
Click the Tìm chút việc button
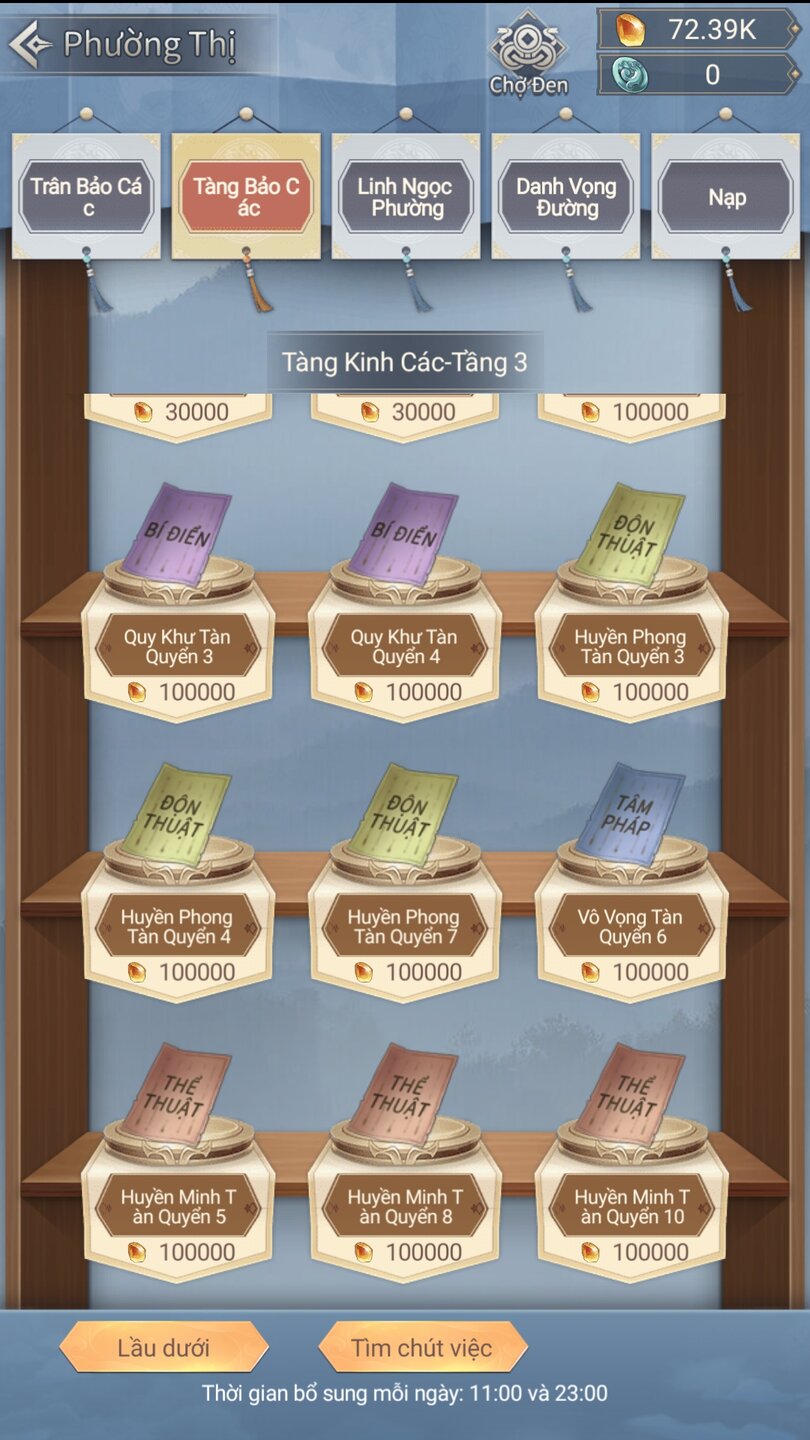422,1347
